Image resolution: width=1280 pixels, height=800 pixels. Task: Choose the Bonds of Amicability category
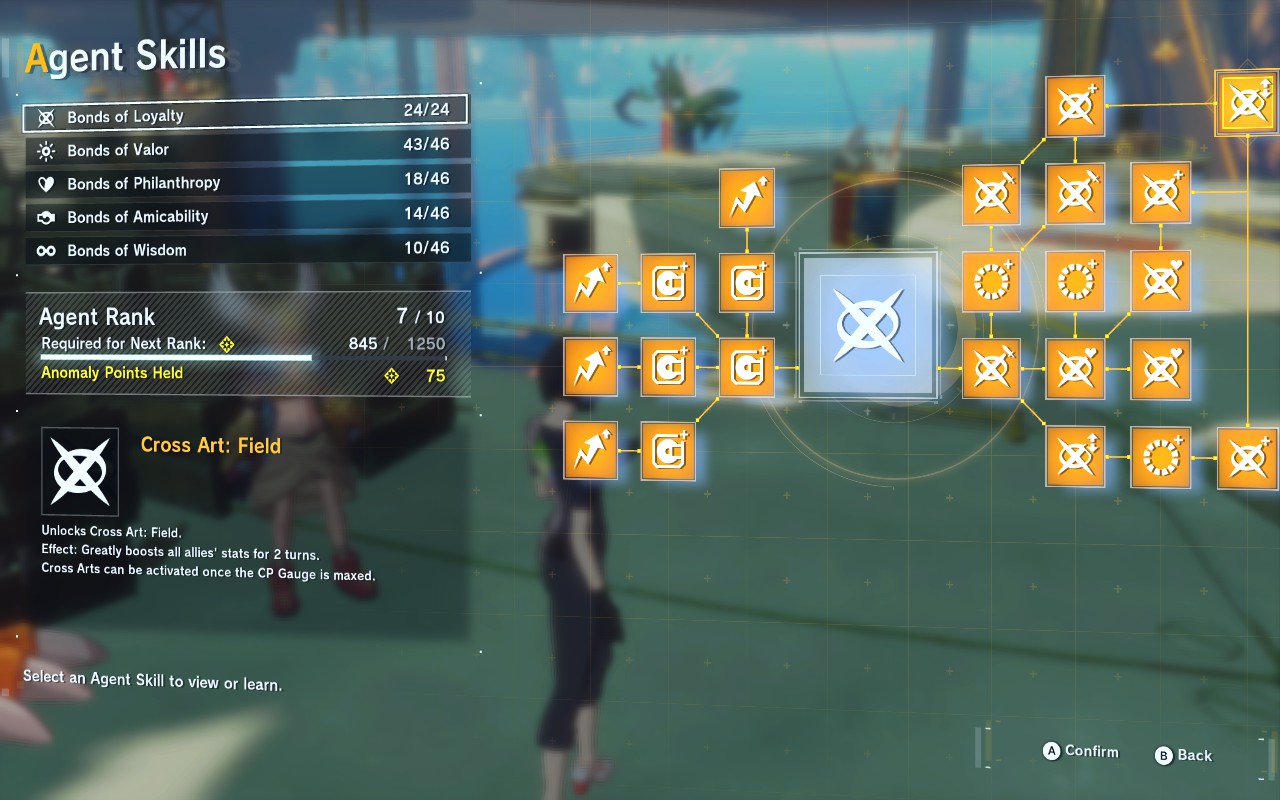pos(245,216)
